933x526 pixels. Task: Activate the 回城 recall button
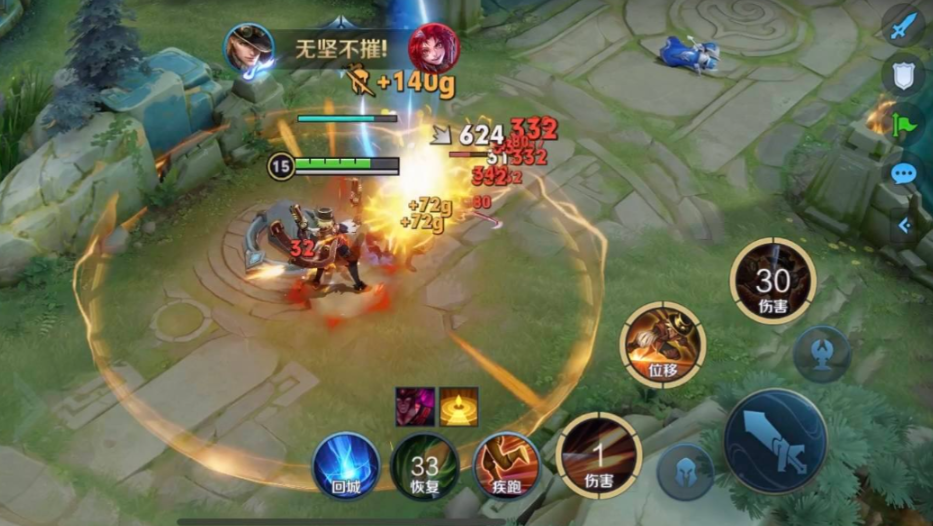346,465
